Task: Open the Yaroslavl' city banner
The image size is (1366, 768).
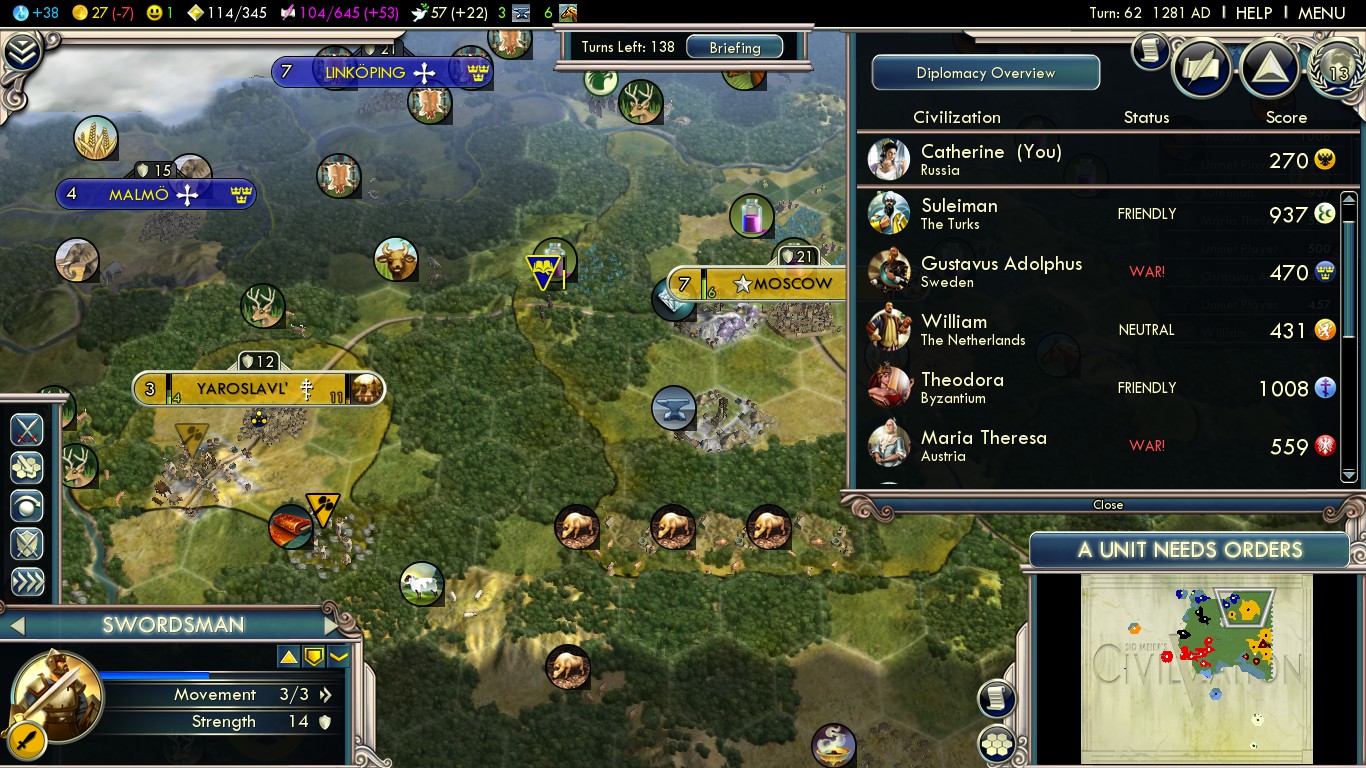Action: pyautogui.click(x=258, y=389)
